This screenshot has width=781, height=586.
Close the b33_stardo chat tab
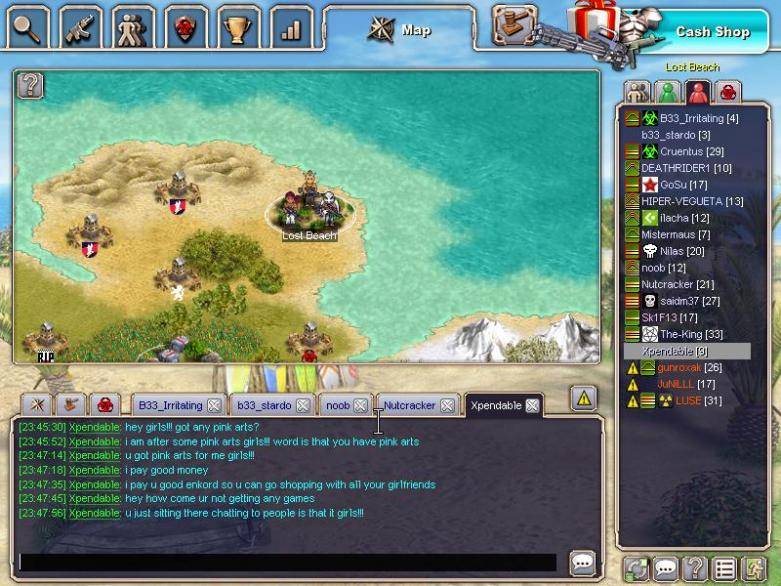(302, 405)
